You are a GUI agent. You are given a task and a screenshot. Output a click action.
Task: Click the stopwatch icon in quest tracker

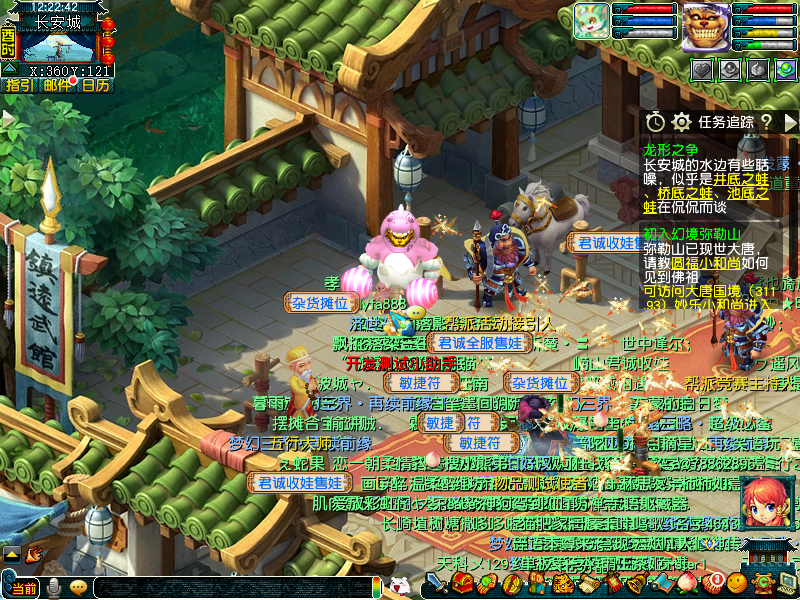(654, 121)
